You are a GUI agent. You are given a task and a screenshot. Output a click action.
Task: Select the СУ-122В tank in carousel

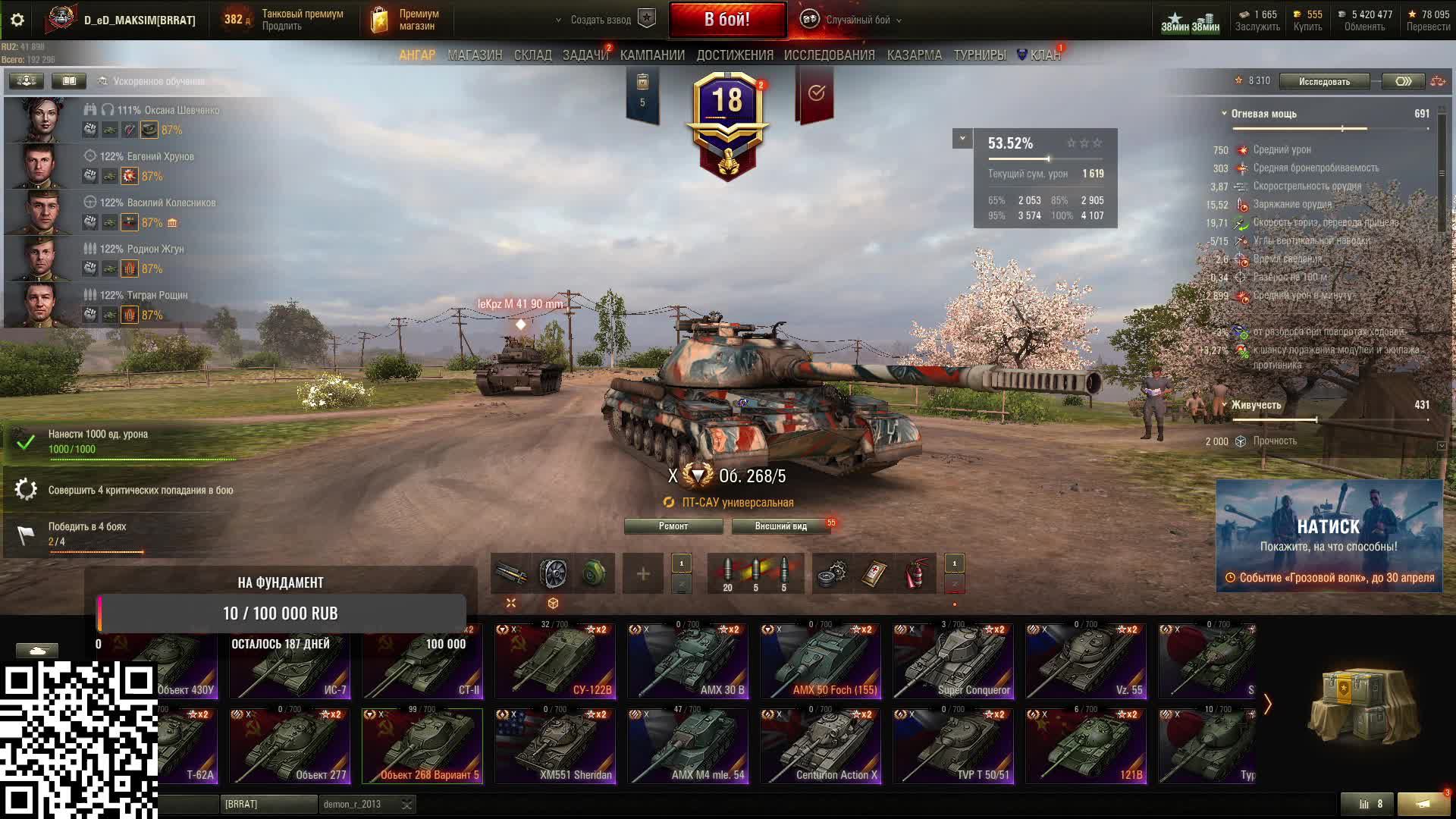(555, 661)
